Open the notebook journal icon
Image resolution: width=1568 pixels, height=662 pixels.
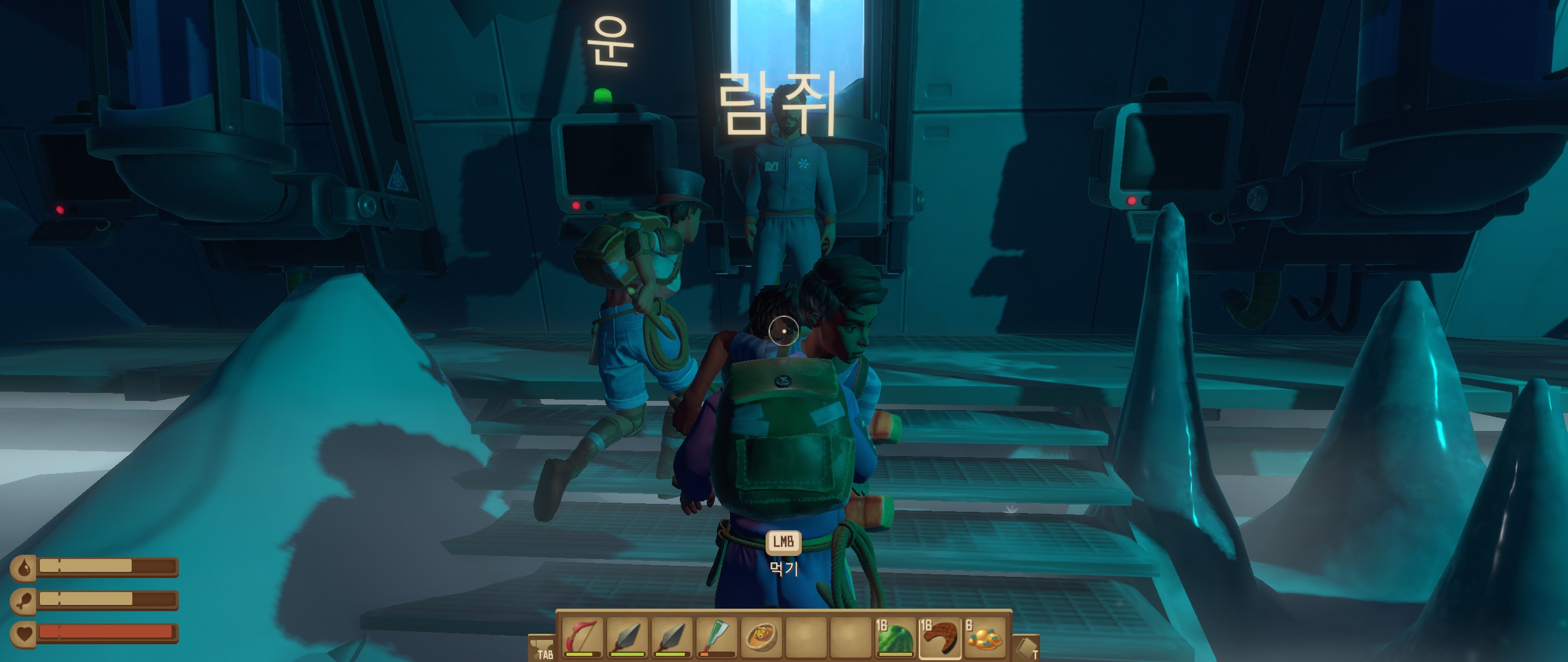tap(1027, 647)
